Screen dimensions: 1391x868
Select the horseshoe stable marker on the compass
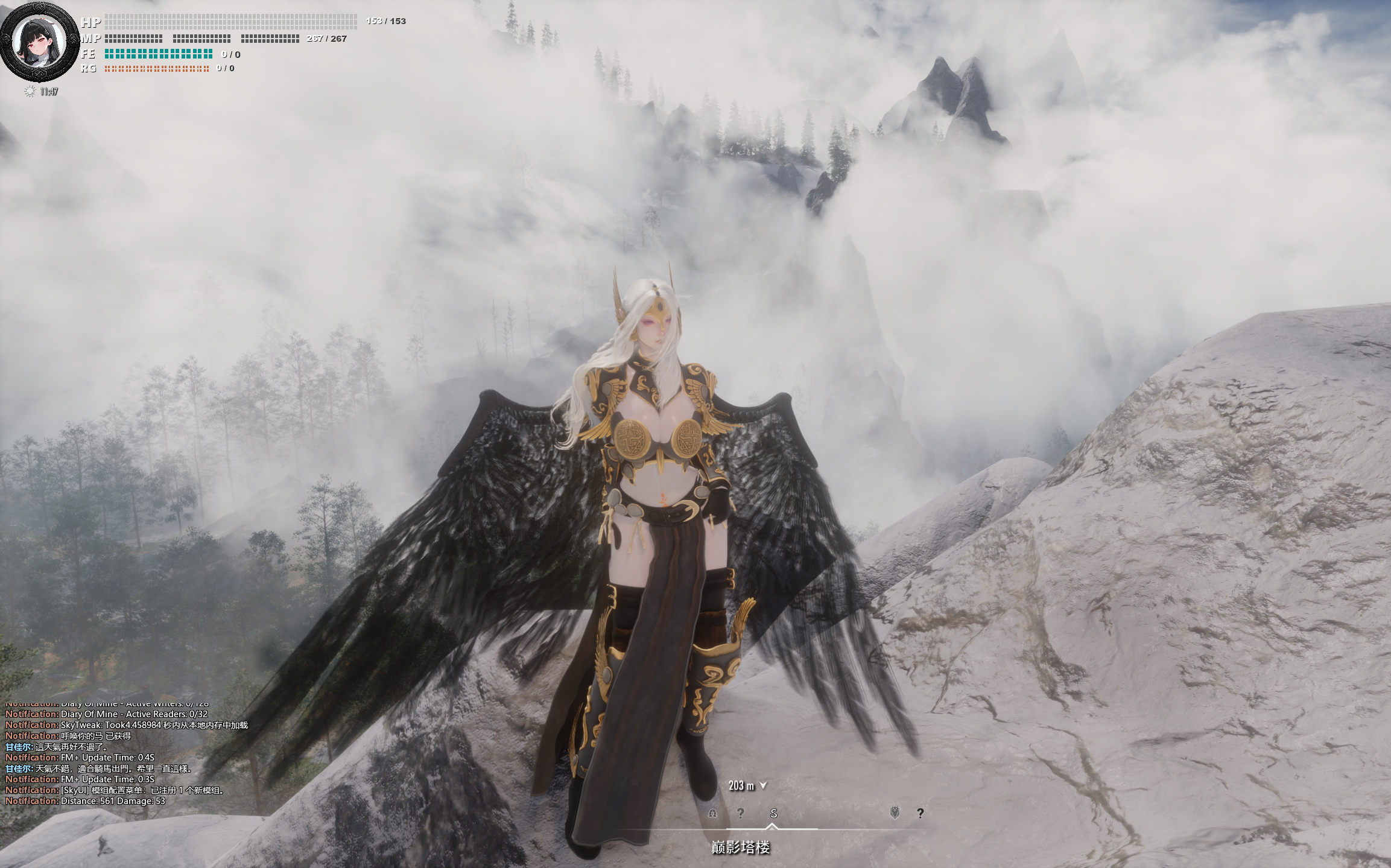(712, 813)
